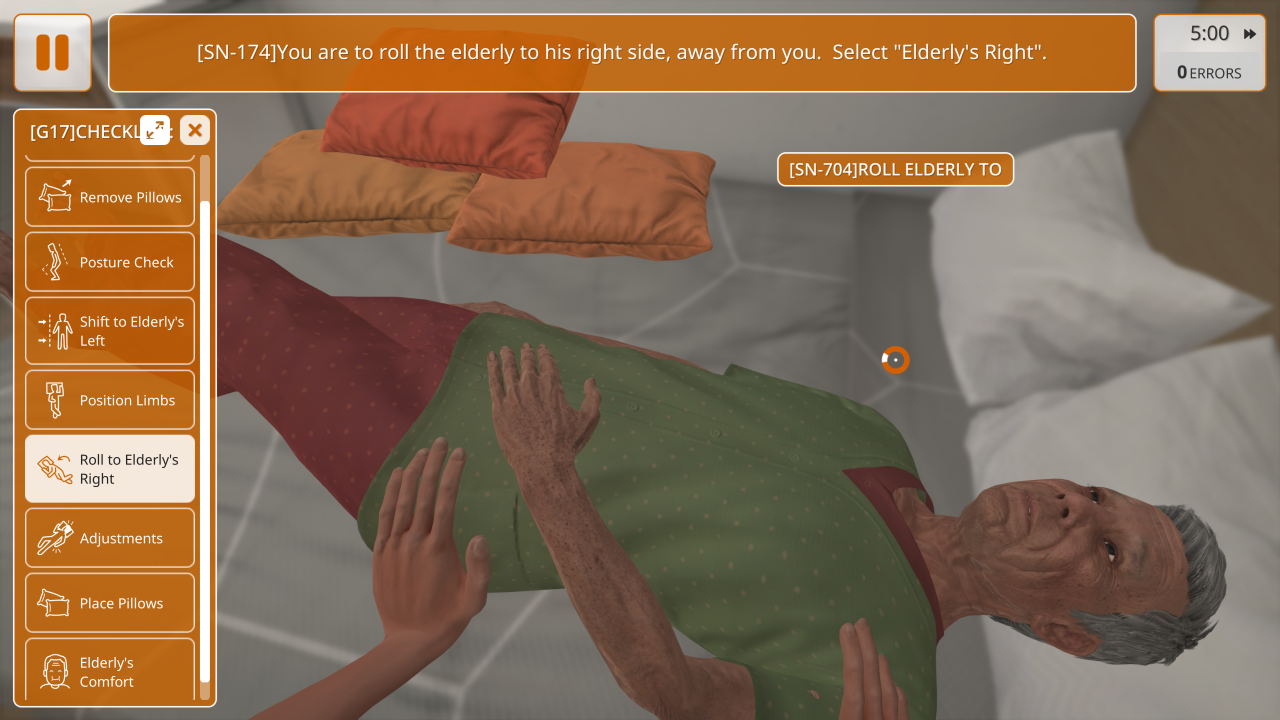Open the Elderly's Comfort step
The image size is (1280, 720).
(x=110, y=670)
